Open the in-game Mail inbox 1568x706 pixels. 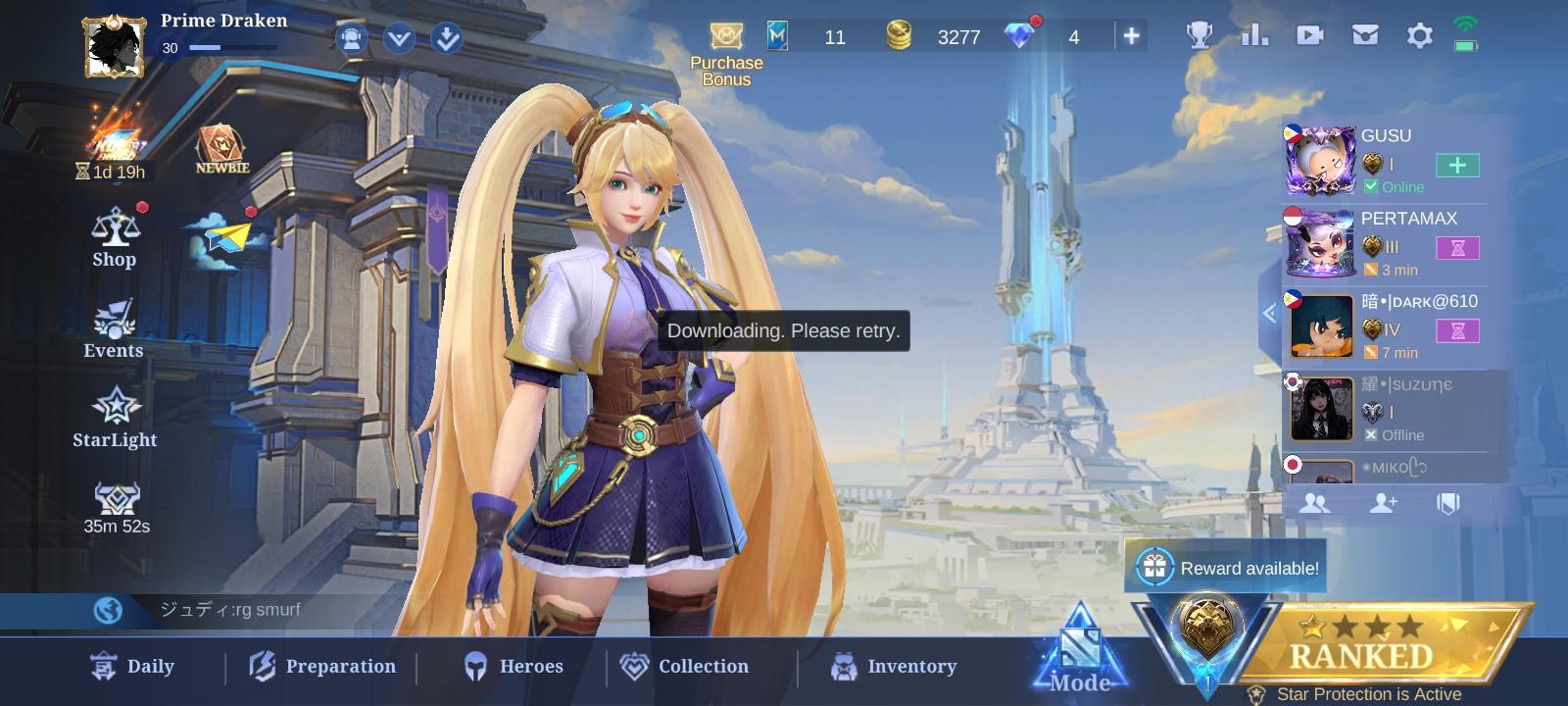click(1364, 35)
